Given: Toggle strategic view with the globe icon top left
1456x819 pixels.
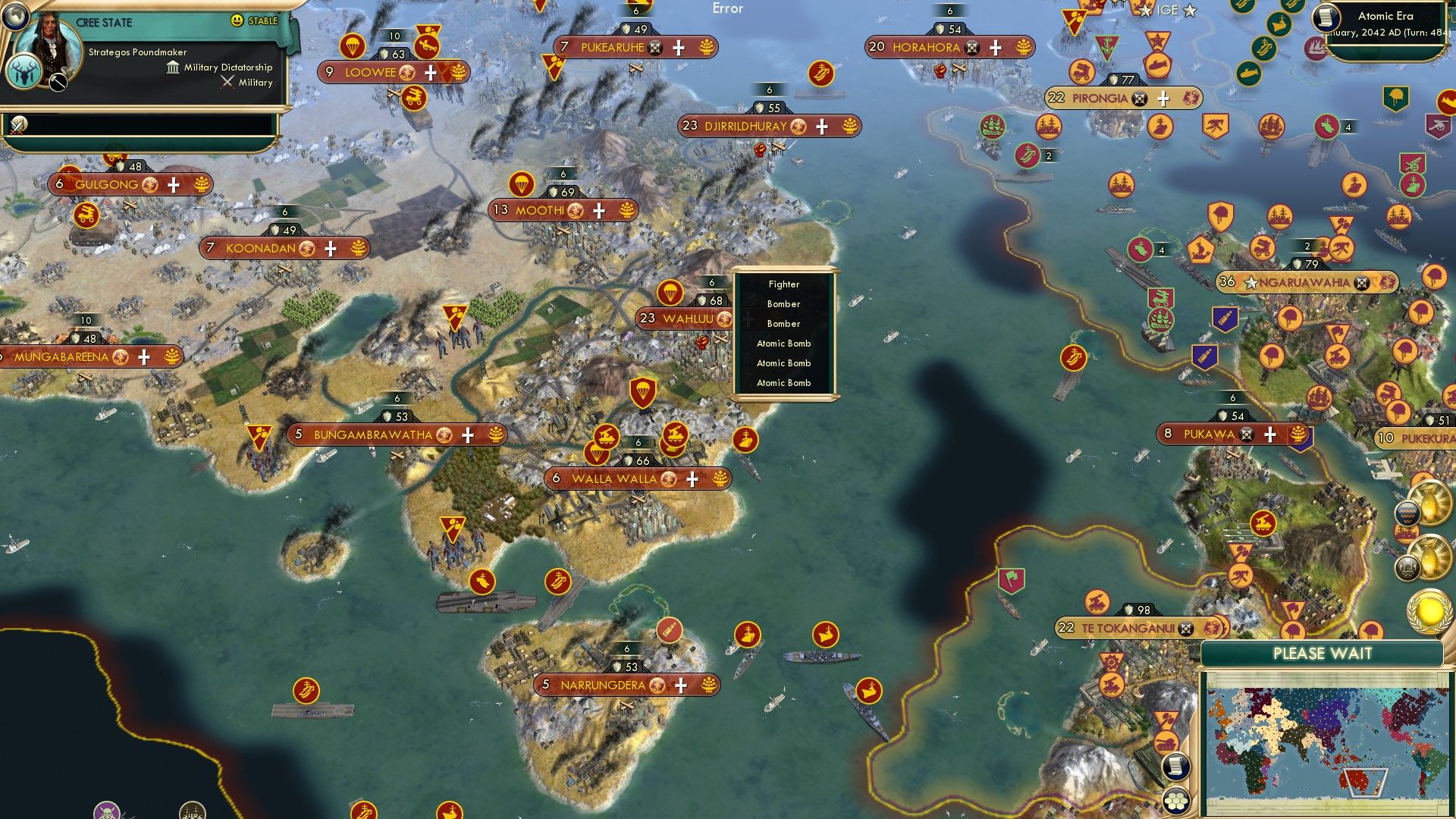Looking at the screenshot, I should tap(15, 15).
